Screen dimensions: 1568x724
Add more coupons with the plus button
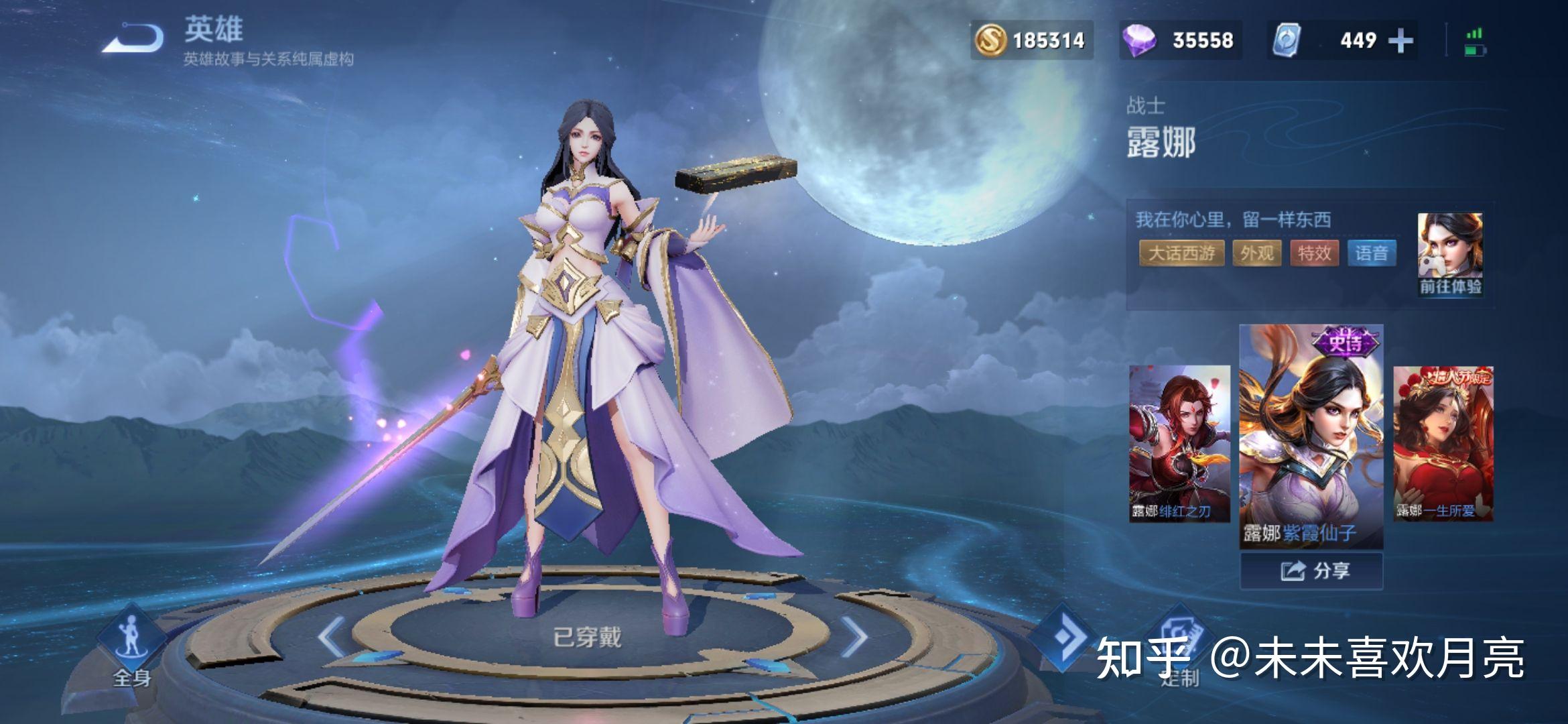tap(1400, 41)
